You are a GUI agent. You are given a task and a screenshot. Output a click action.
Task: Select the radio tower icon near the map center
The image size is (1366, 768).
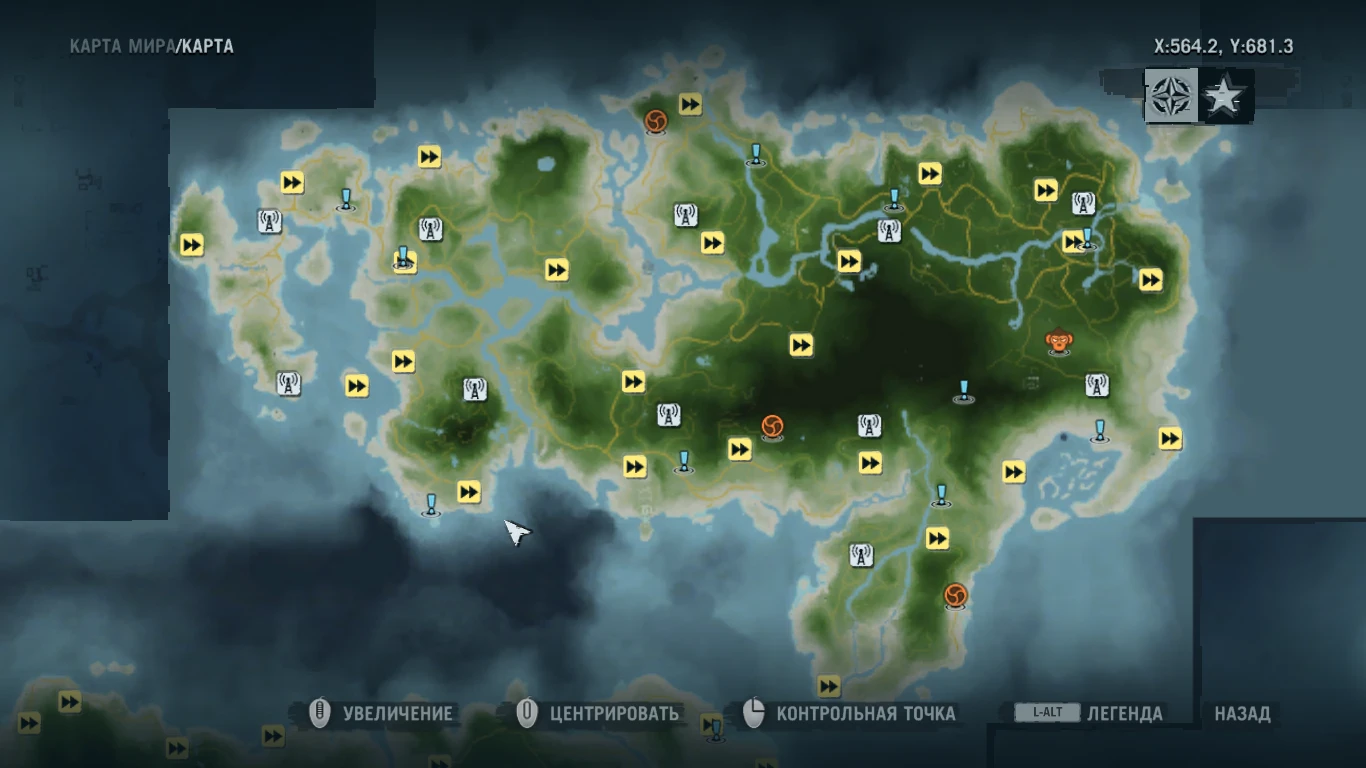tap(668, 414)
